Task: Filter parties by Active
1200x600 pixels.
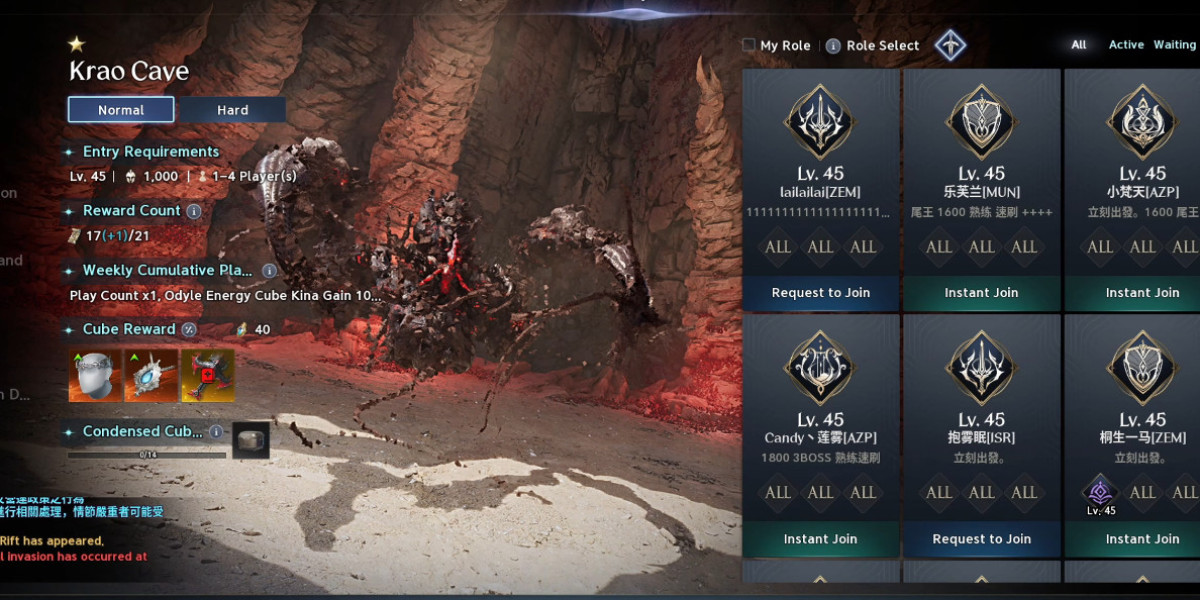Action: click(x=1126, y=45)
